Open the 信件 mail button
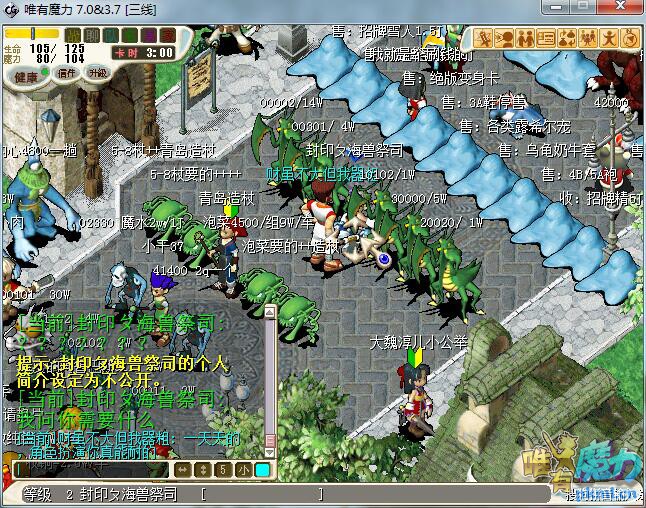The width and height of the screenshot is (646, 508). (x=67, y=73)
